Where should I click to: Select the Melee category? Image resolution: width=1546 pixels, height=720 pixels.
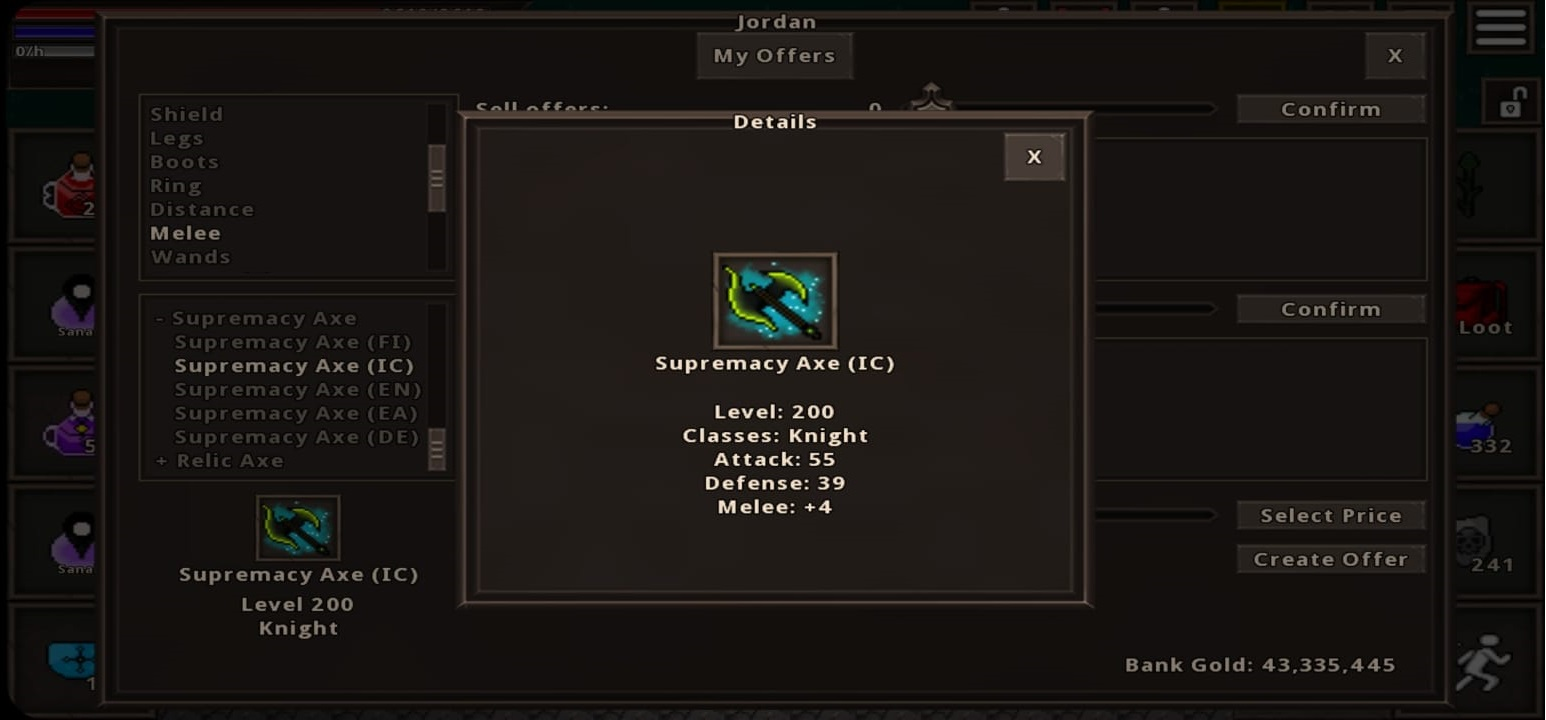186,232
